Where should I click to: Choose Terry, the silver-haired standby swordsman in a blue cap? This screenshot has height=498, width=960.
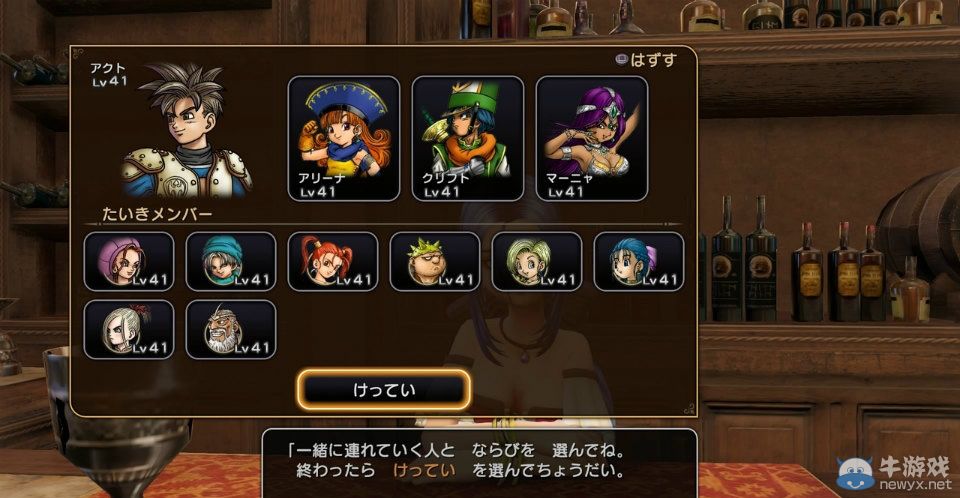[231, 261]
